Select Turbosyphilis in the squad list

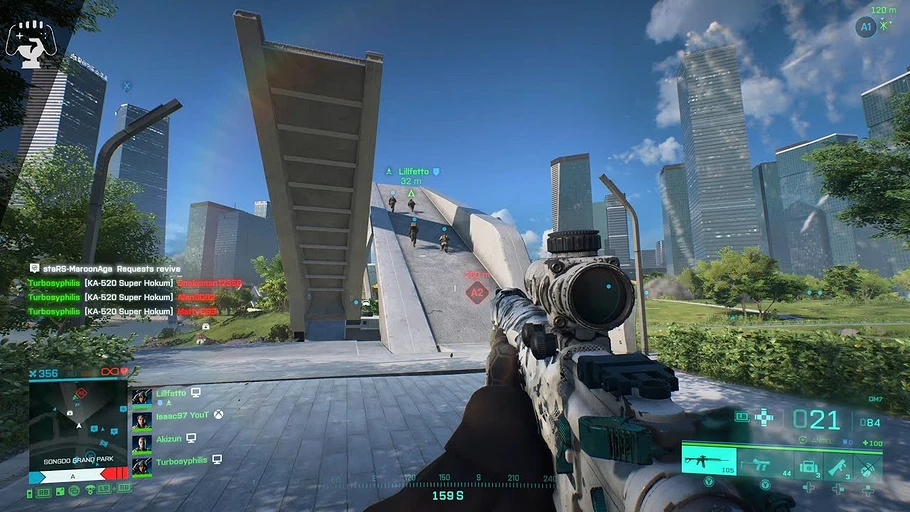coord(181,461)
